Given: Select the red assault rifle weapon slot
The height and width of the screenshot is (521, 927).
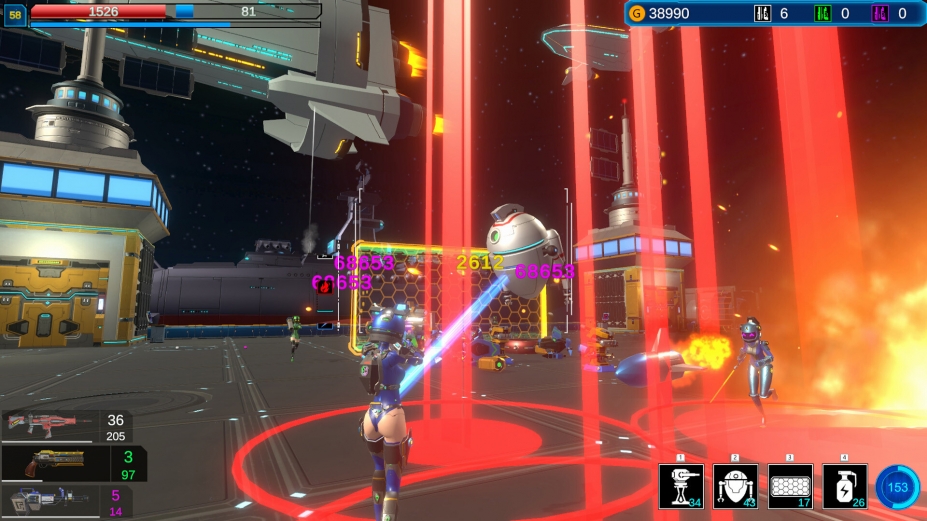Looking at the screenshot, I should pyautogui.click(x=66, y=427).
